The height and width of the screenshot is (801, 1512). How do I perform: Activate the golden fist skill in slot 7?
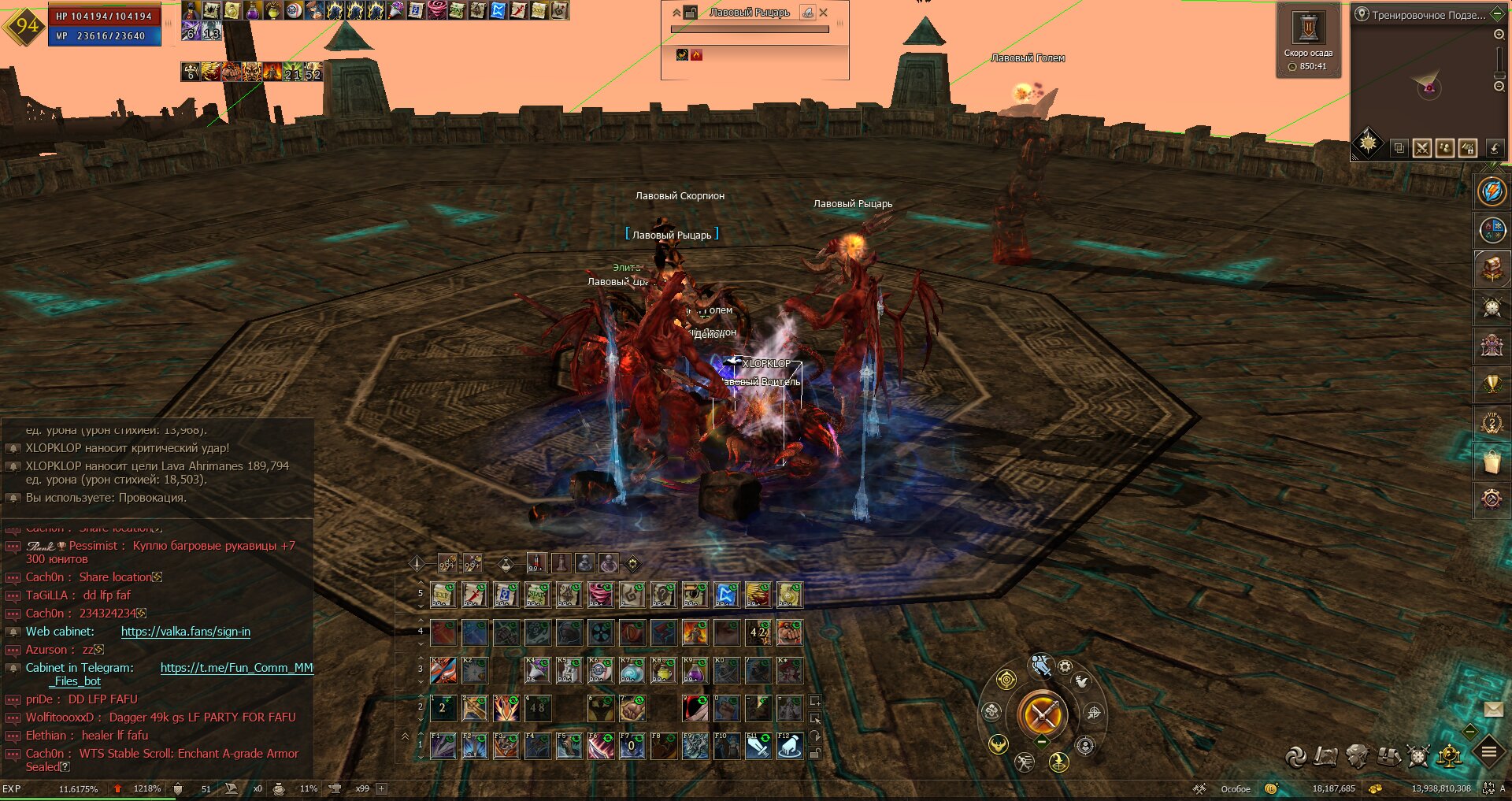pos(632,708)
